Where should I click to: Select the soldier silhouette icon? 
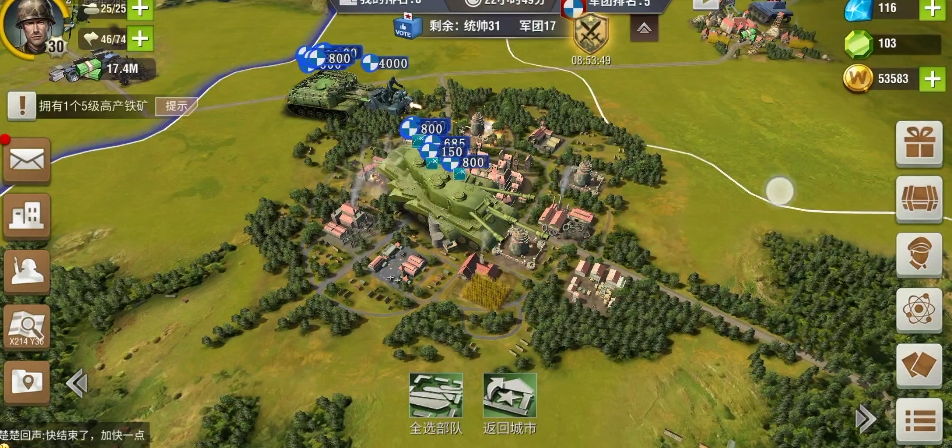[26, 270]
